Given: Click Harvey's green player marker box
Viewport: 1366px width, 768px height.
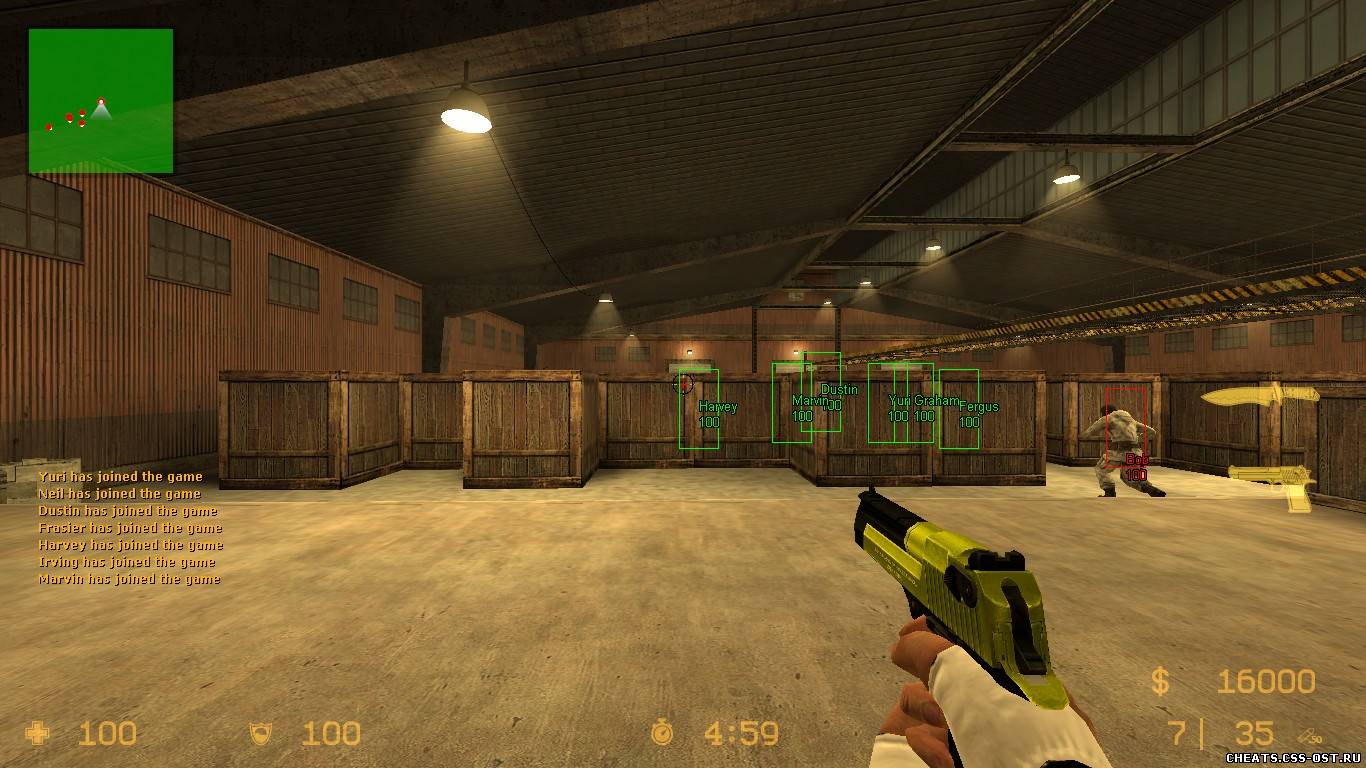Looking at the screenshot, I should point(699,409).
